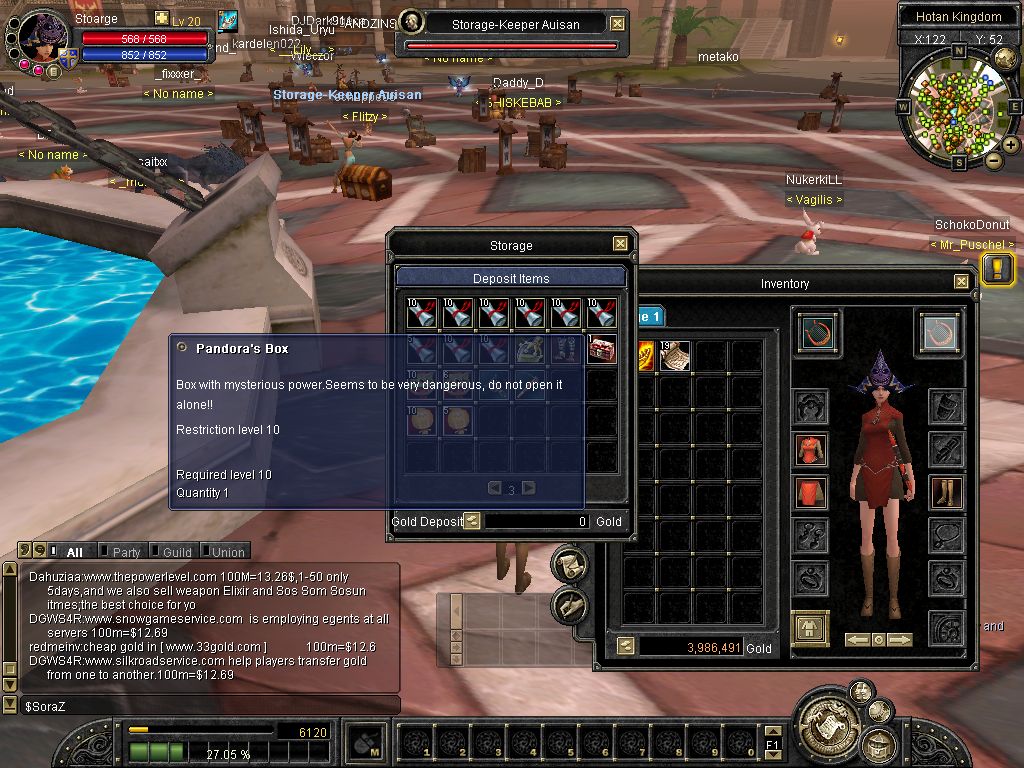Close the Inventory window

(961, 282)
